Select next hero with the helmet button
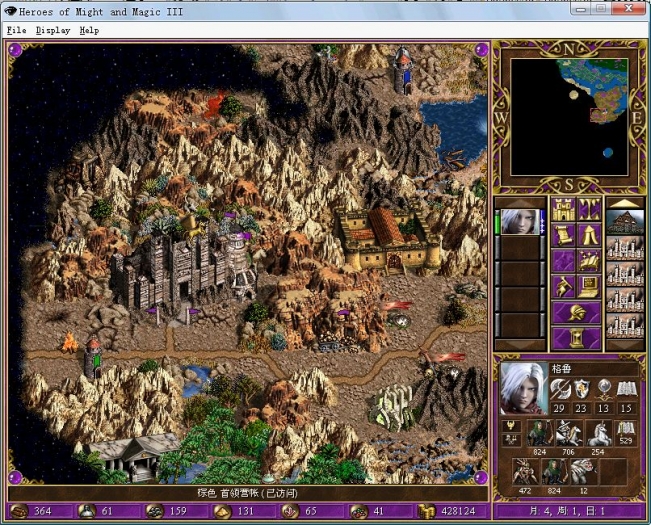The height and width of the screenshot is (525, 651). 576,314
